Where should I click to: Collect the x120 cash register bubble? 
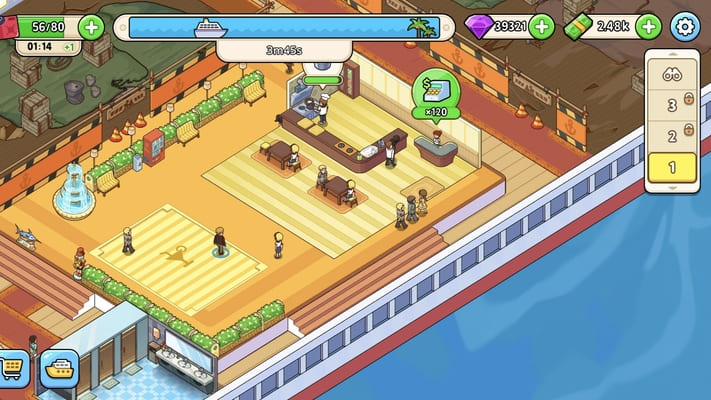436,94
